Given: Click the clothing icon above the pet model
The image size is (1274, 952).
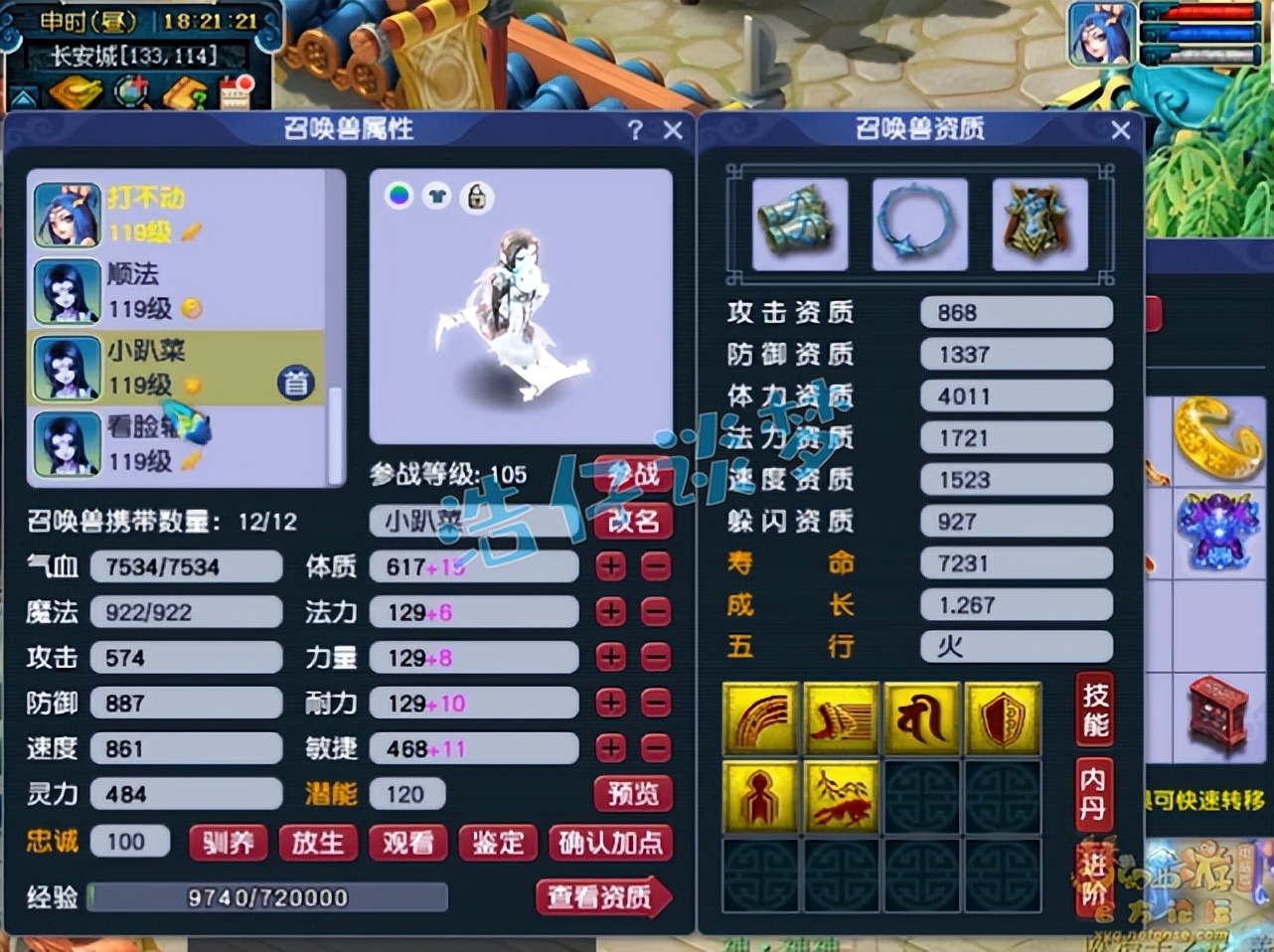Looking at the screenshot, I should (x=437, y=197).
